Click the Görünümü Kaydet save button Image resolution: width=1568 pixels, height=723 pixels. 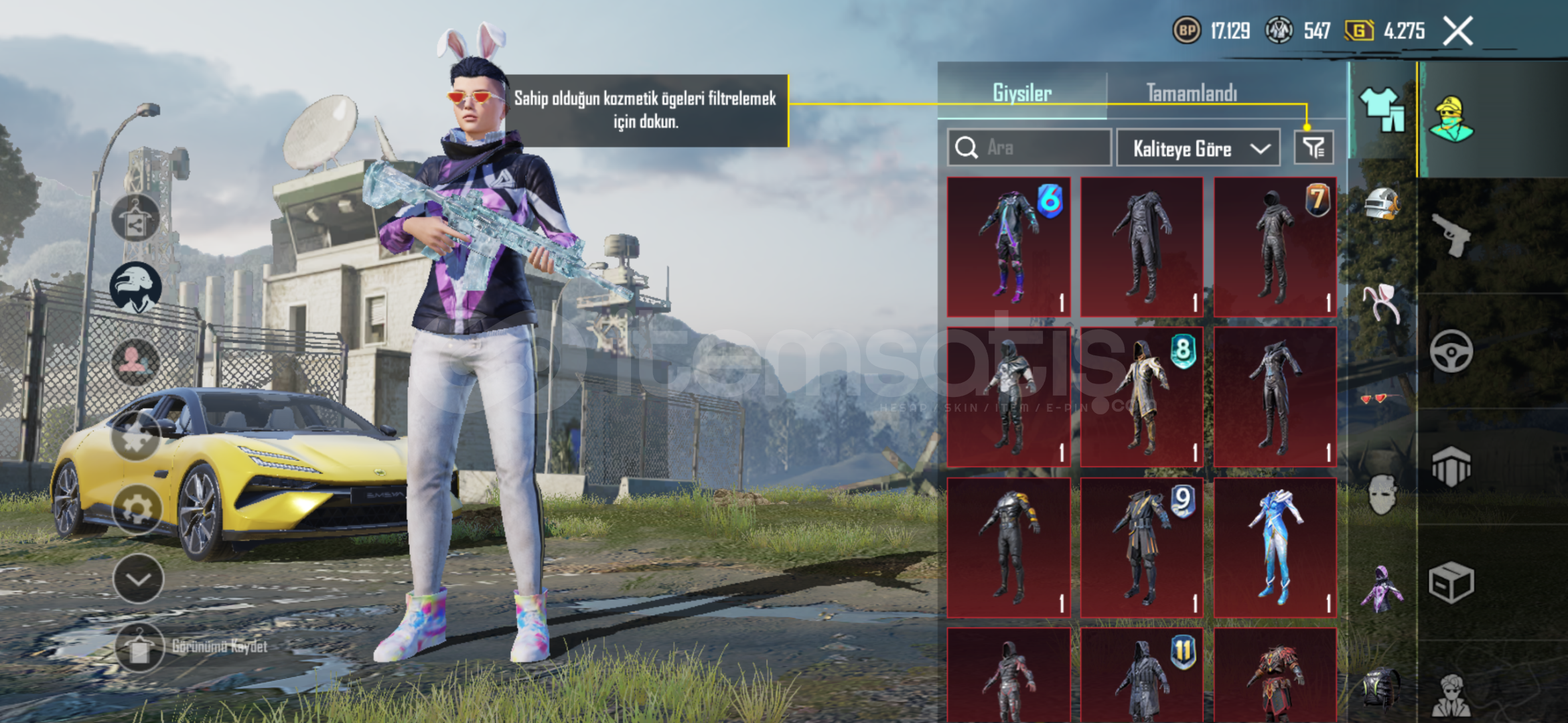pos(139,647)
